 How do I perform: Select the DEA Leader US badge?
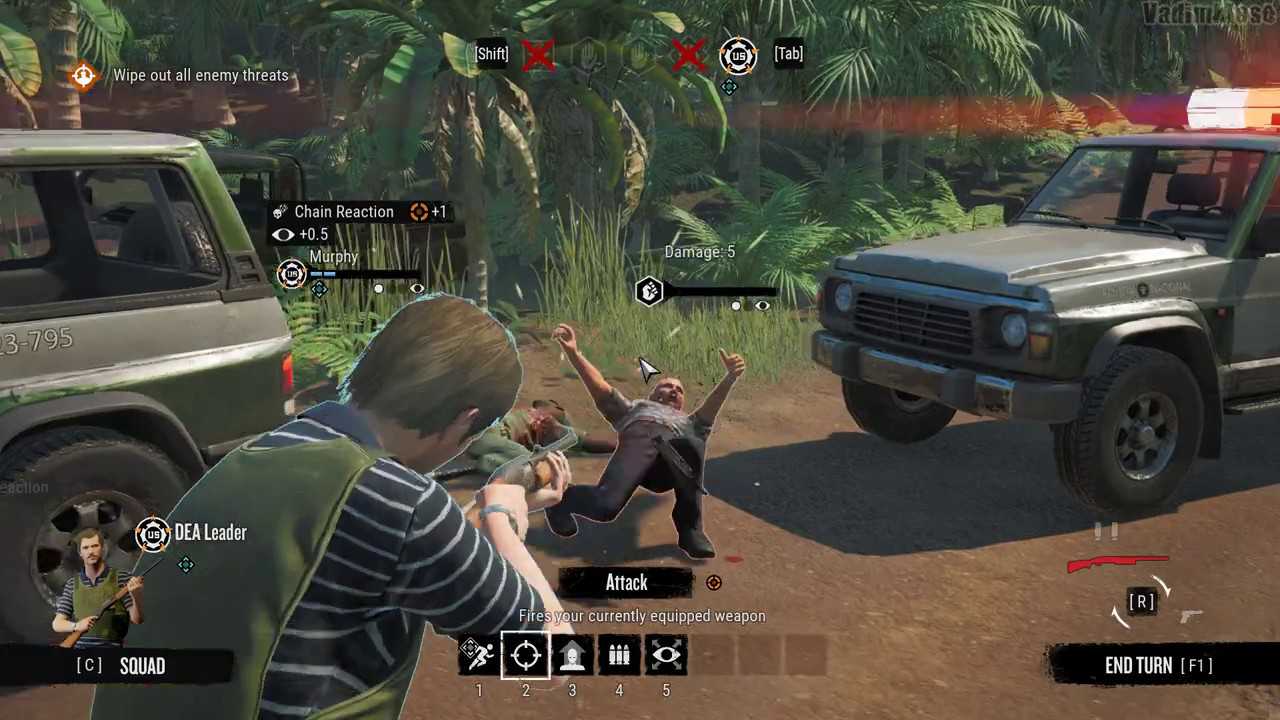[x=153, y=534]
